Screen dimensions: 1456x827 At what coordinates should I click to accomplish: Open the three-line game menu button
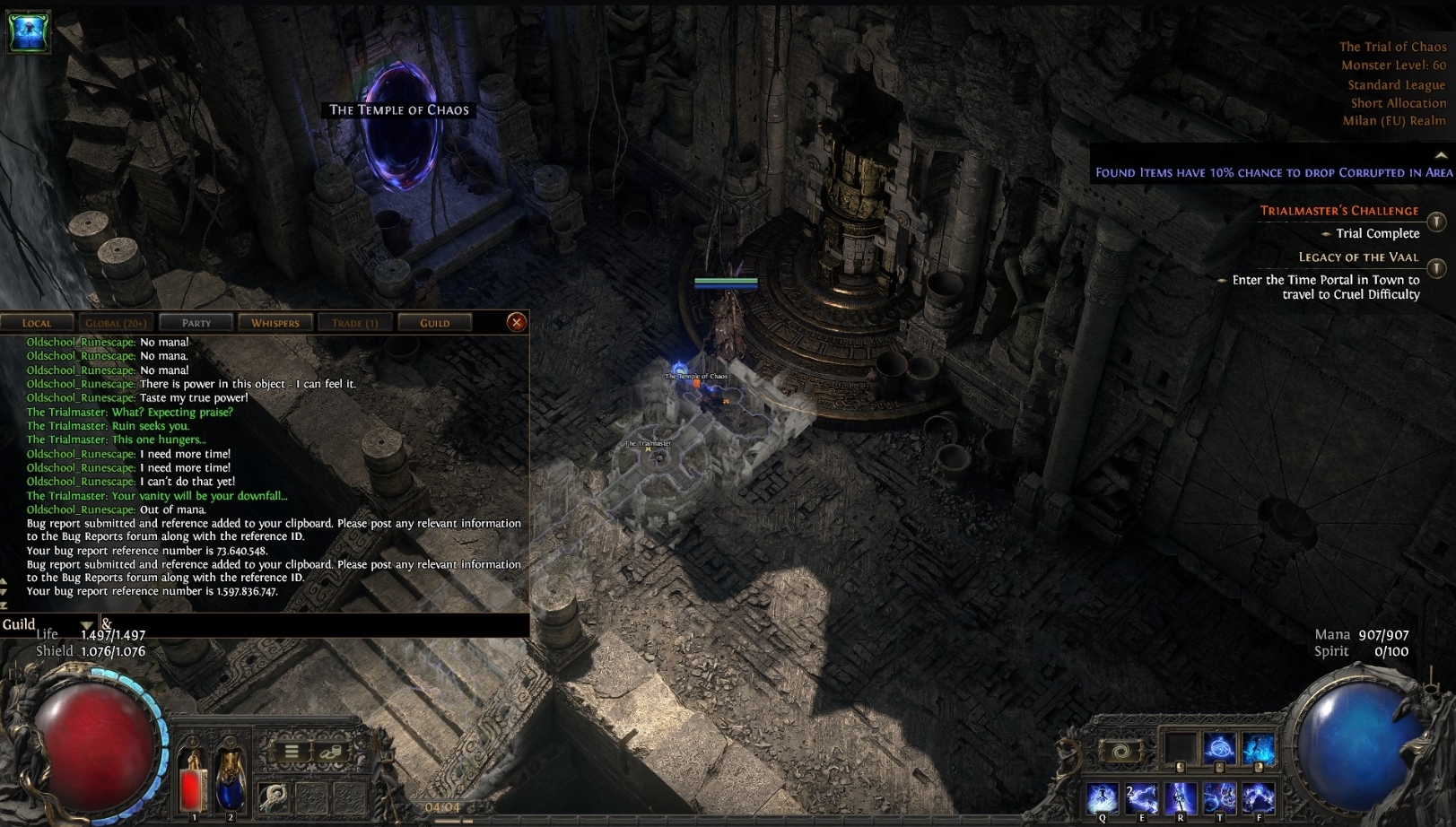pos(292,752)
